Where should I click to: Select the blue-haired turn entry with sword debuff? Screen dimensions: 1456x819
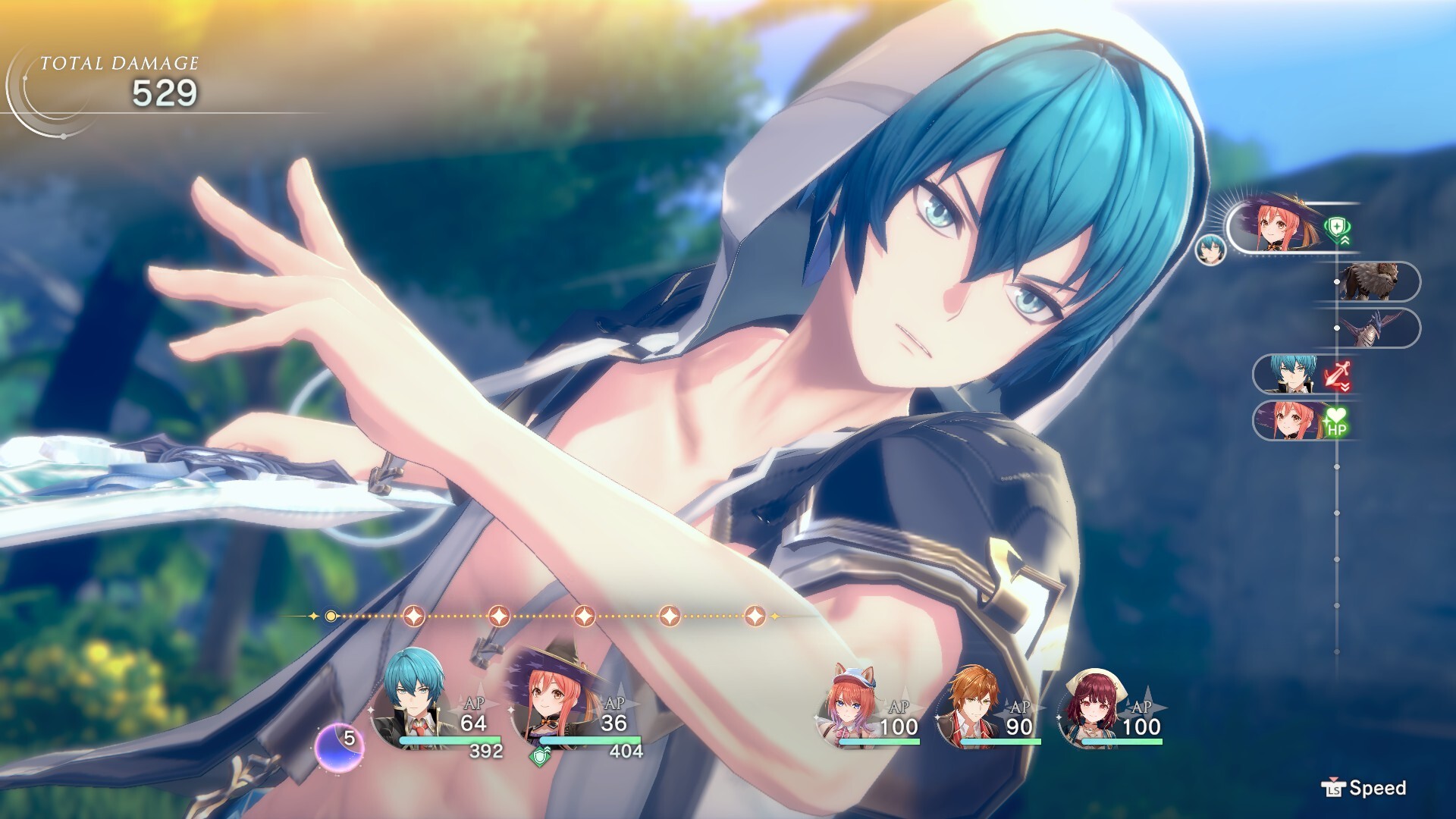[1289, 375]
